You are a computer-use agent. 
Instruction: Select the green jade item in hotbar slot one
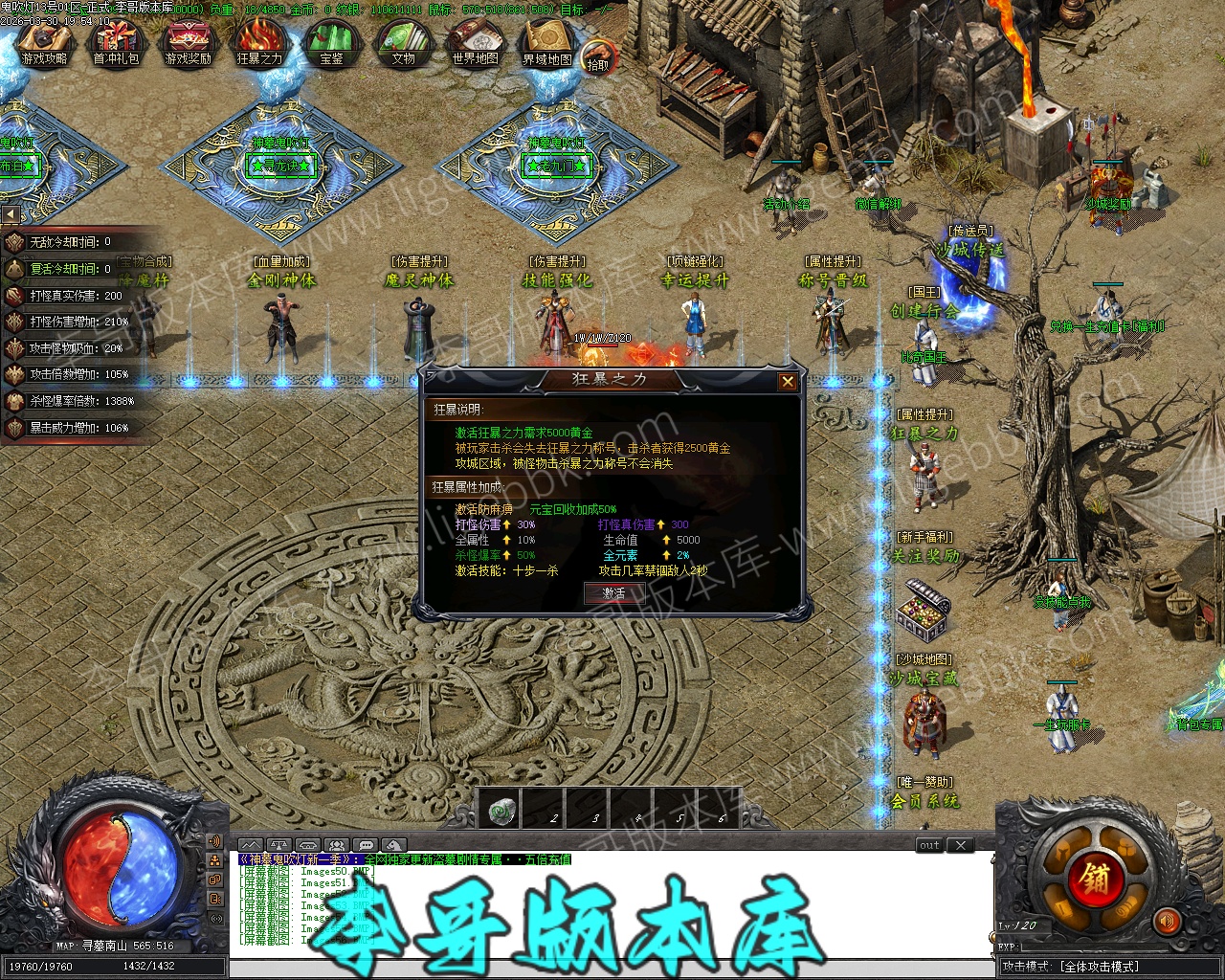click(501, 812)
